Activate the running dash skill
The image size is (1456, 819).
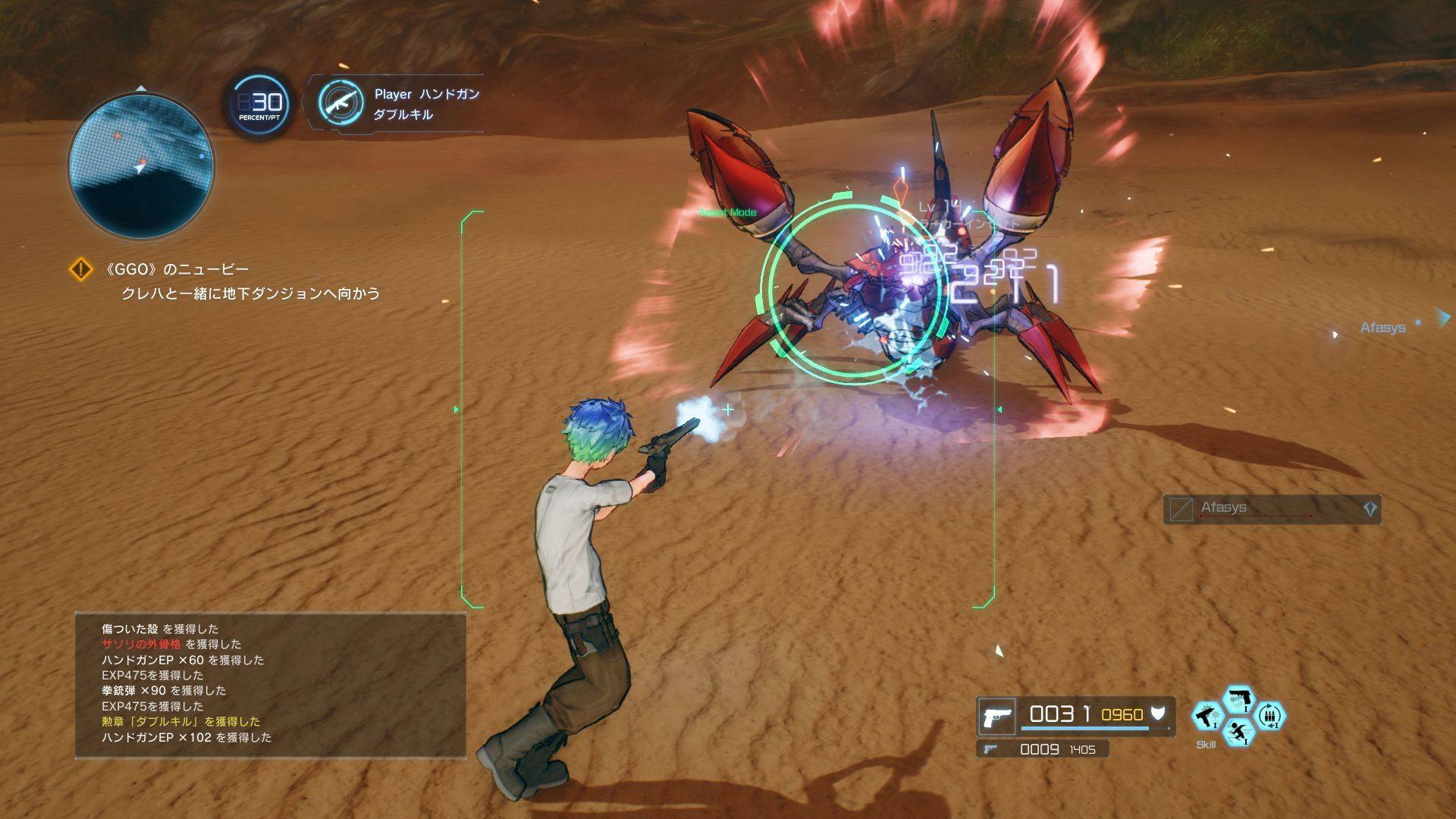tap(1239, 733)
